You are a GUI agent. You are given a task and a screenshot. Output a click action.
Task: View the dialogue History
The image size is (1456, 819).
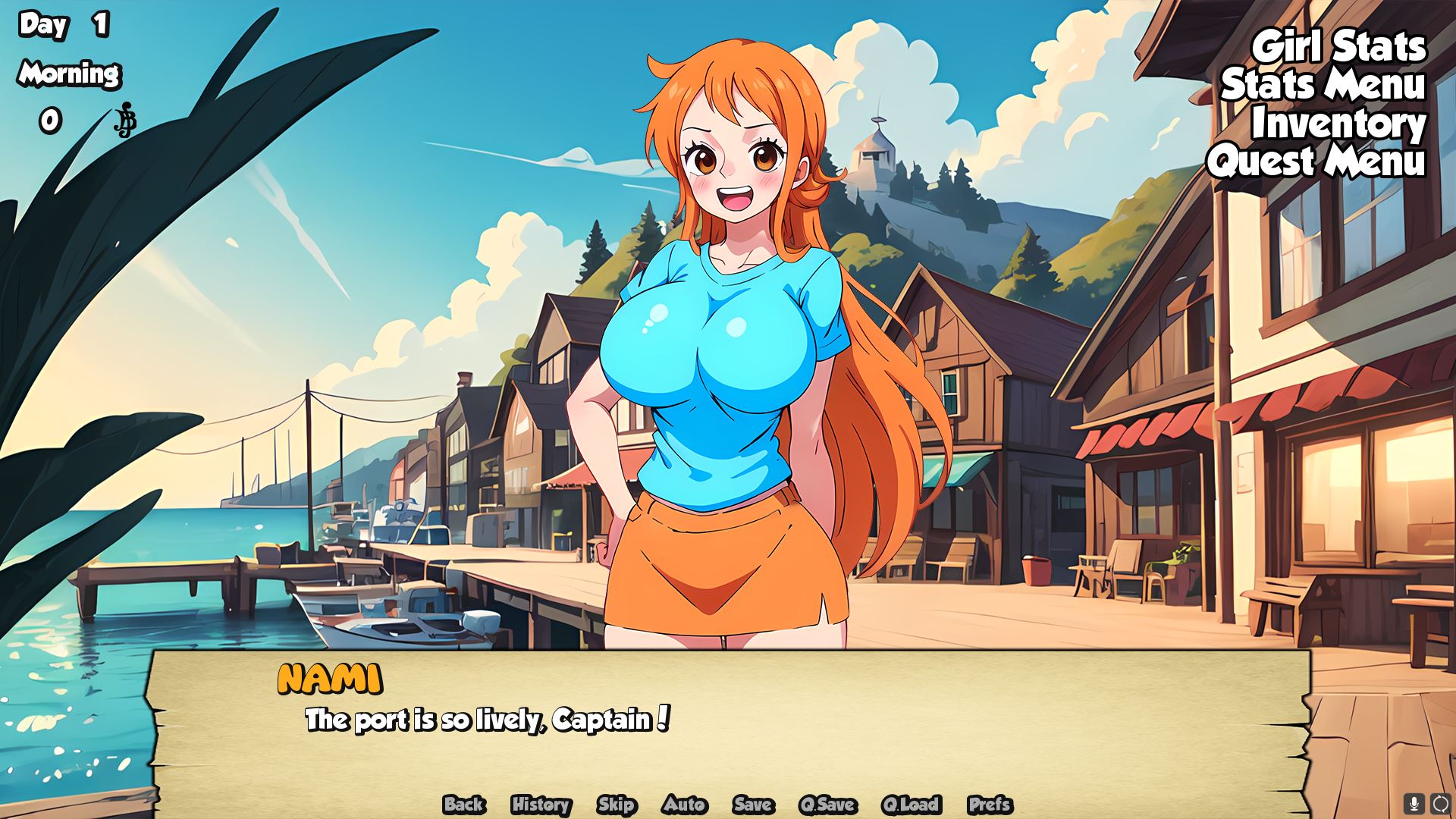[x=541, y=805]
